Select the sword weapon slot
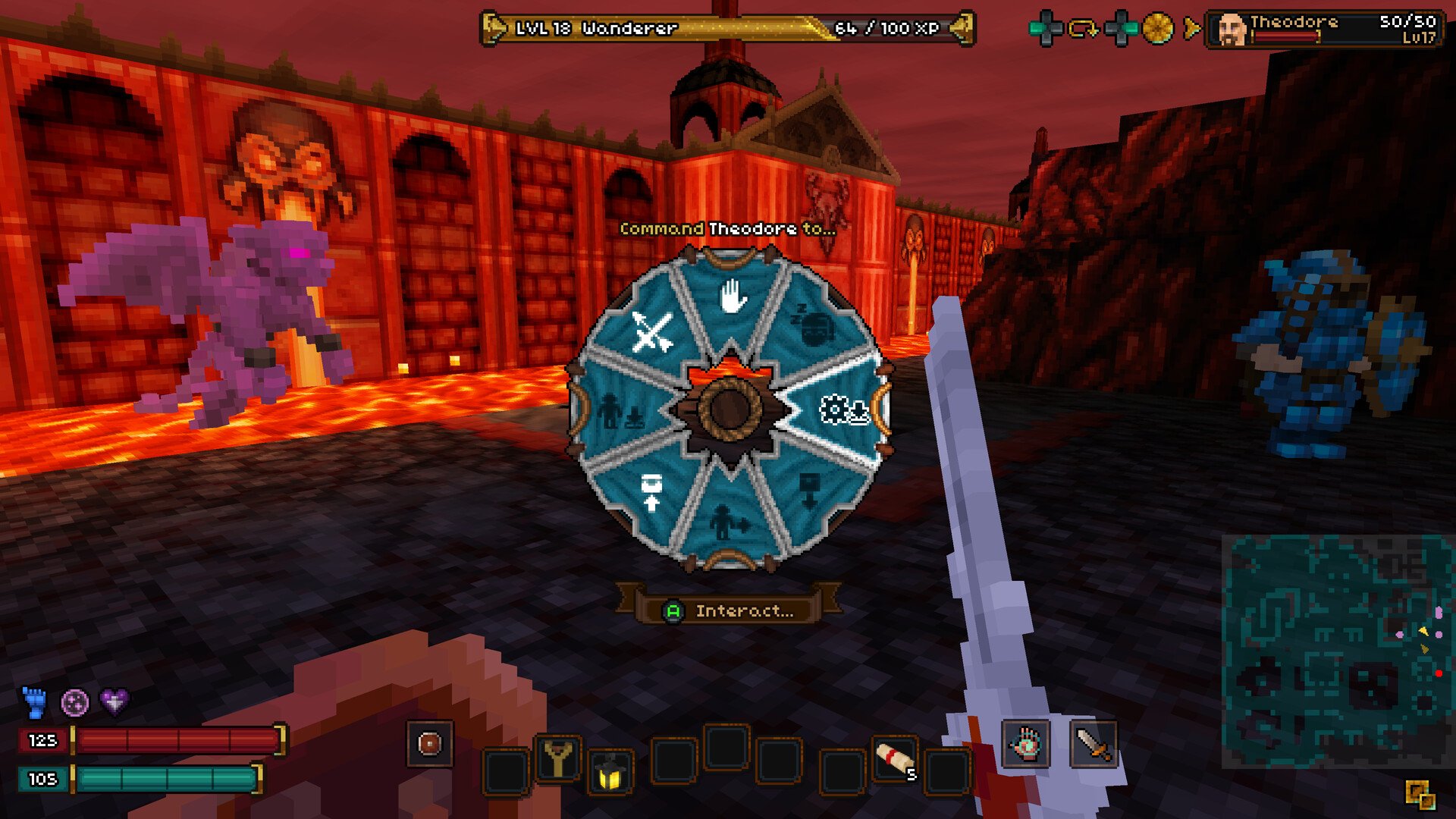This screenshot has height=819, width=1456. click(x=1093, y=744)
